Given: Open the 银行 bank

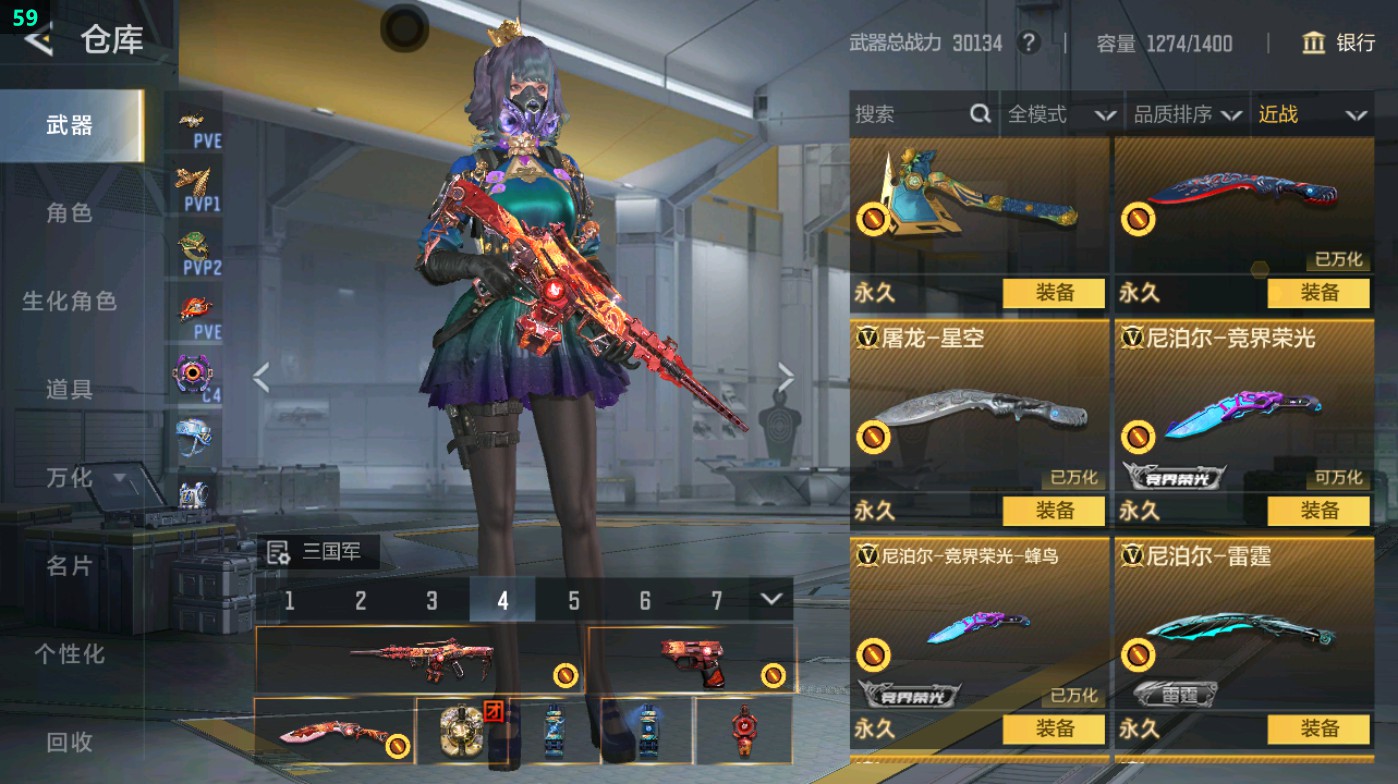Looking at the screenshot, I should pyautogui.click(x=1339, y=43).
